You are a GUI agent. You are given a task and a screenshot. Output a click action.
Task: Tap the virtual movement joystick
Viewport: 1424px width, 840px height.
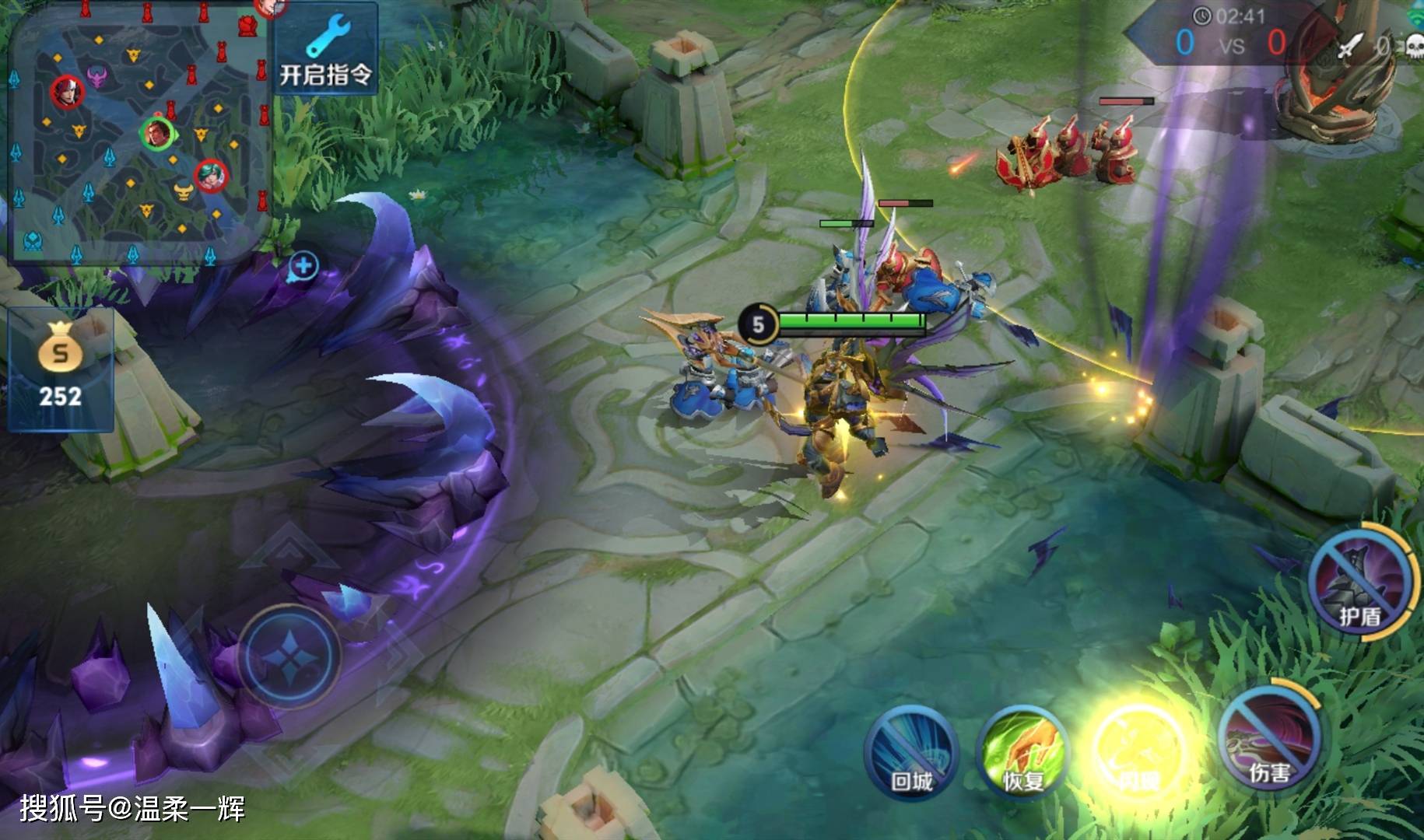pos(289,656)
